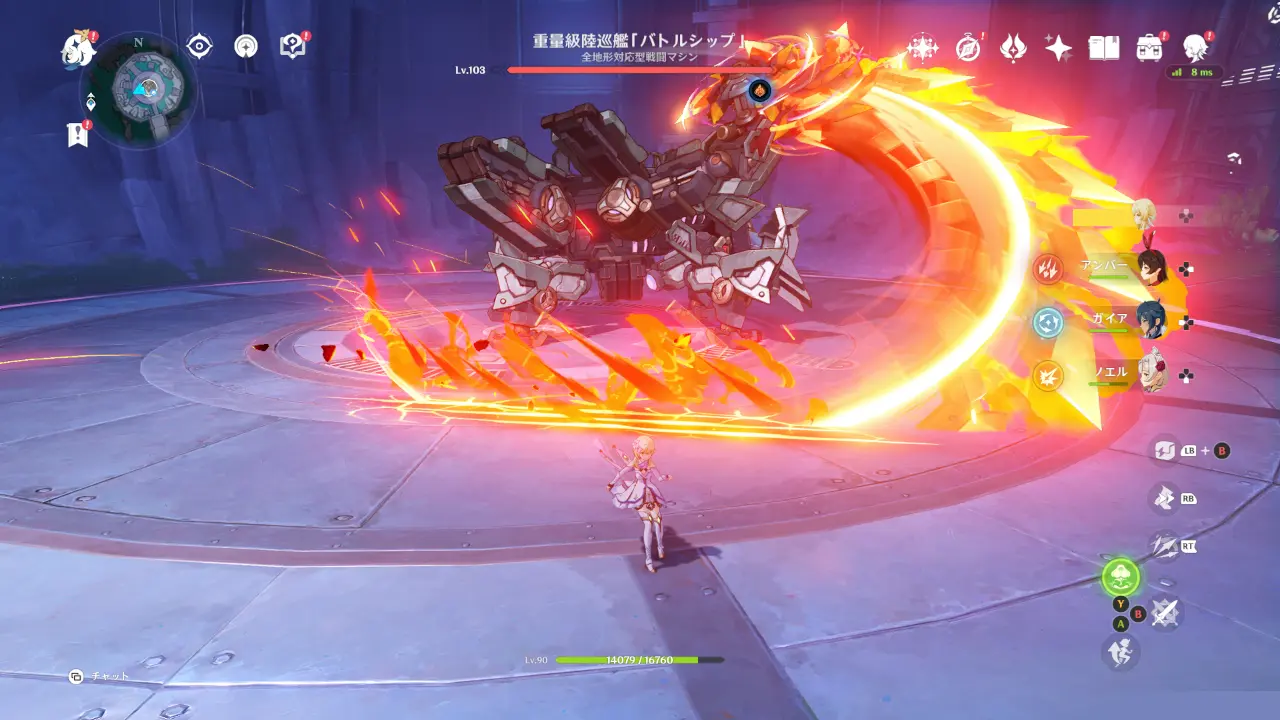Switch to party member ガイア
The width and height of the screenshot is (1280, 720).
(1153, 321)
